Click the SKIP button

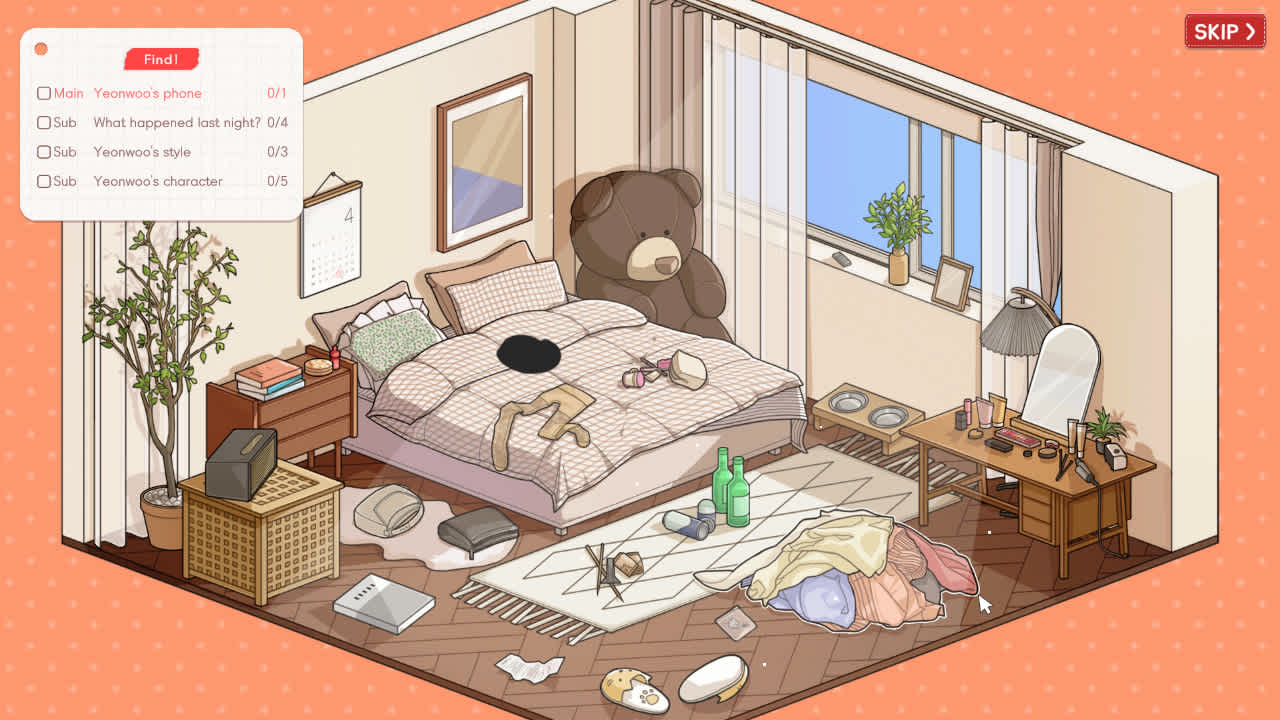click(1224, 31)
